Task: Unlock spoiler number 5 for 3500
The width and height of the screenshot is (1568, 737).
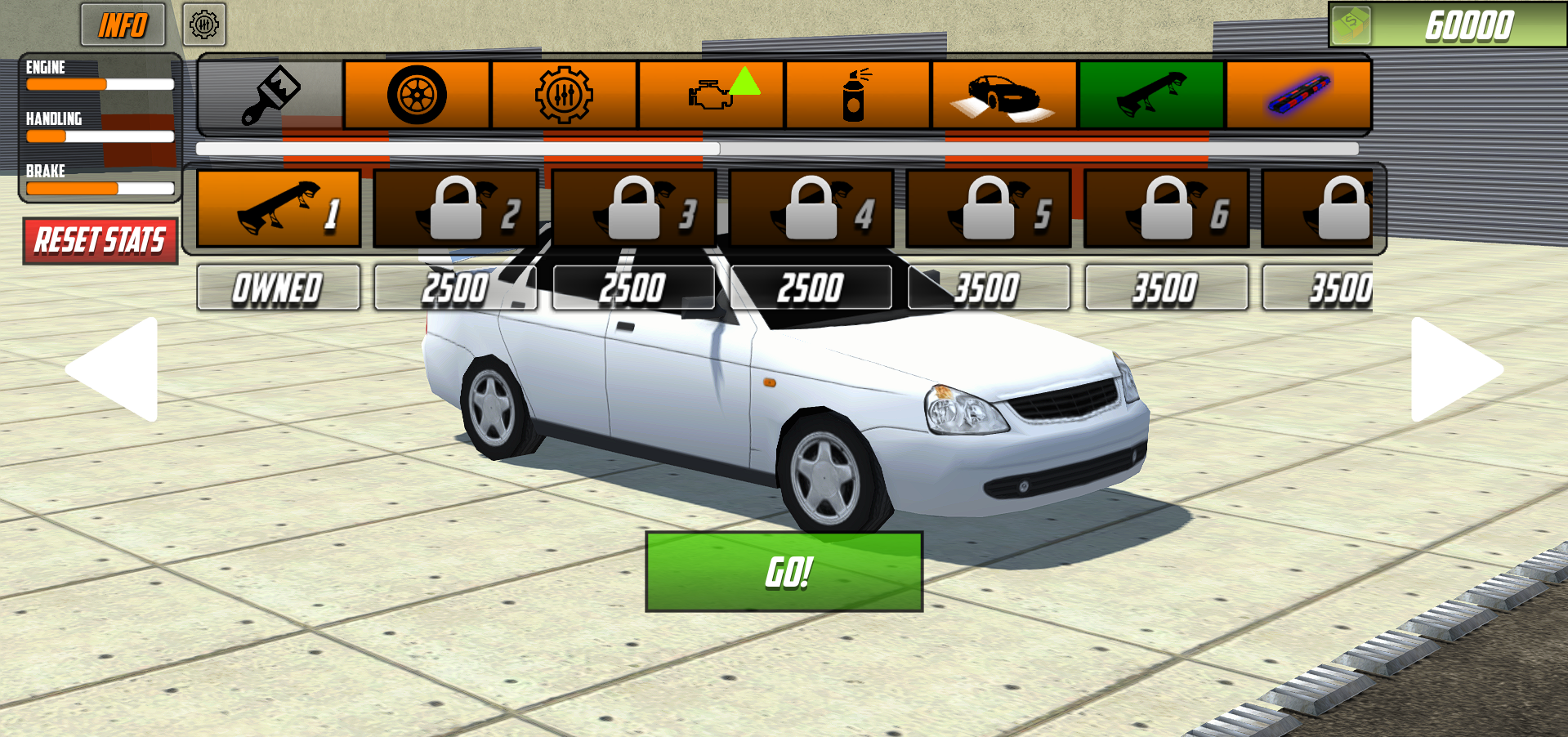Action: (989, 208)
